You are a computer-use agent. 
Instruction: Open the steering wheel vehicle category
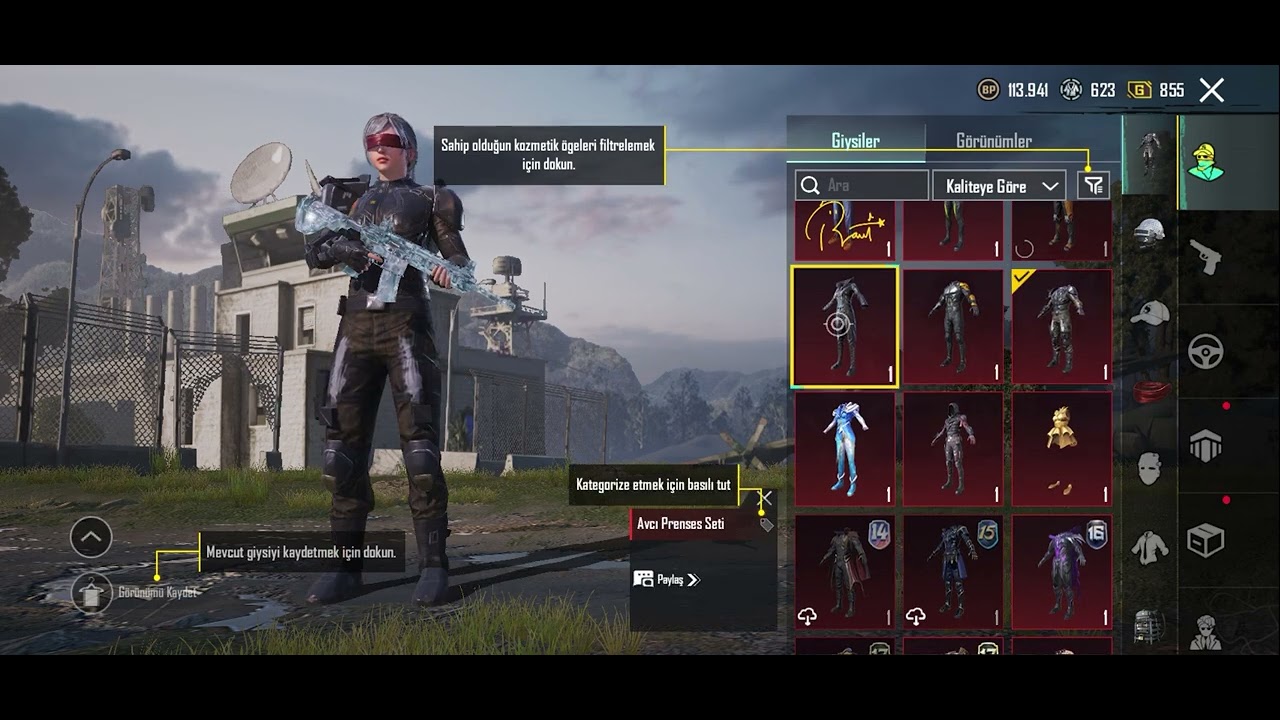1206,351
